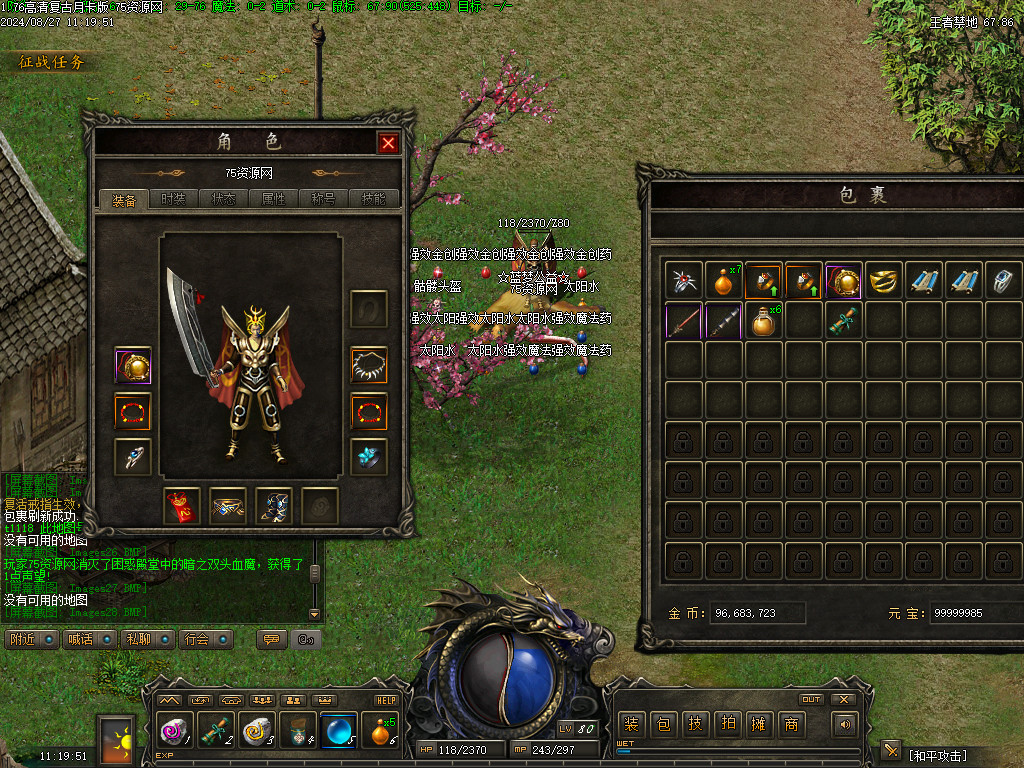This screenshot has height=768, width=1024.
Task: Close the 角色 character window
Action: point(388,143)
